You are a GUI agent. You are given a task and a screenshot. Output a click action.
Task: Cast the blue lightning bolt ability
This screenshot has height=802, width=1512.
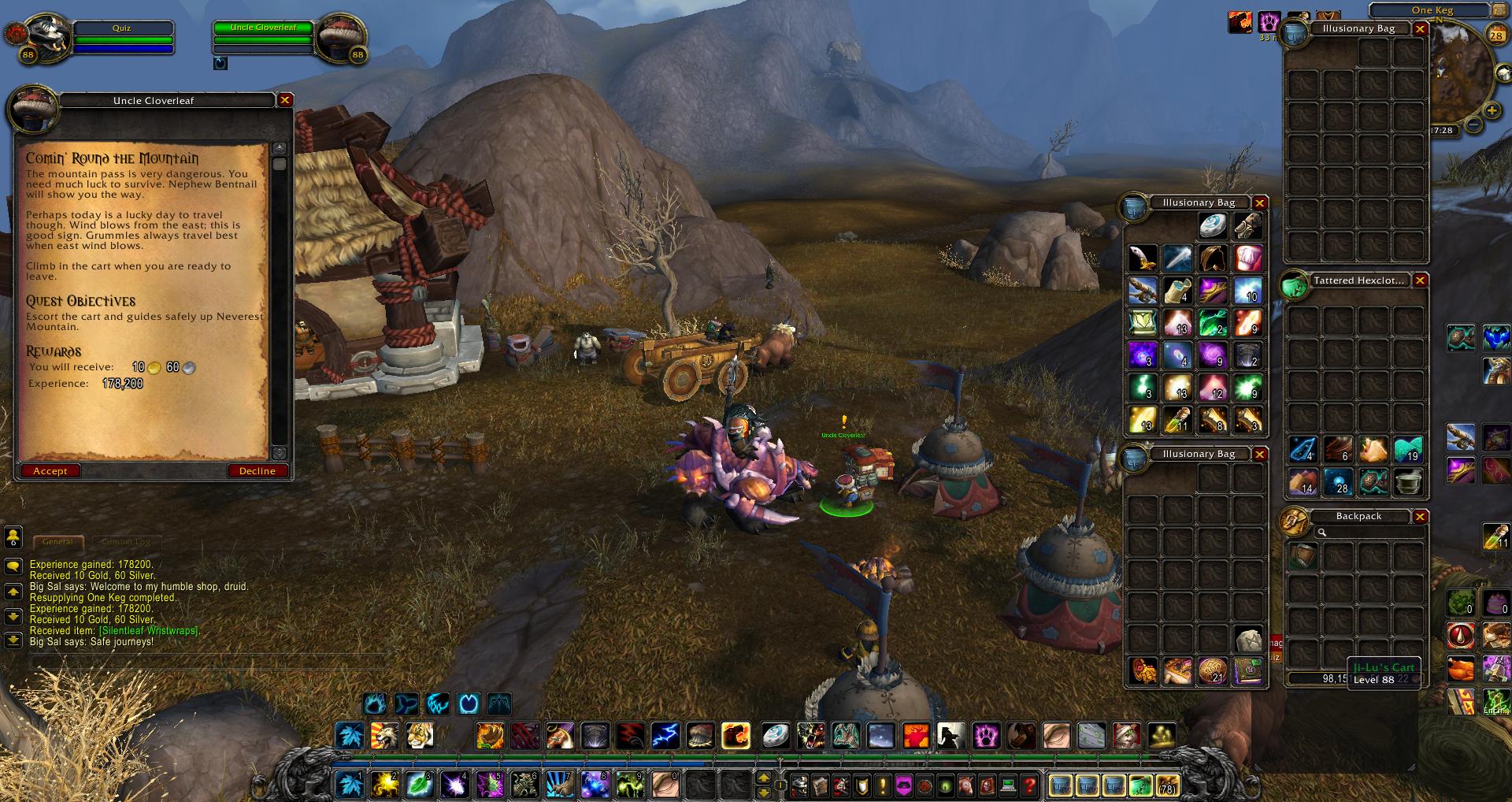click(665, 736)
